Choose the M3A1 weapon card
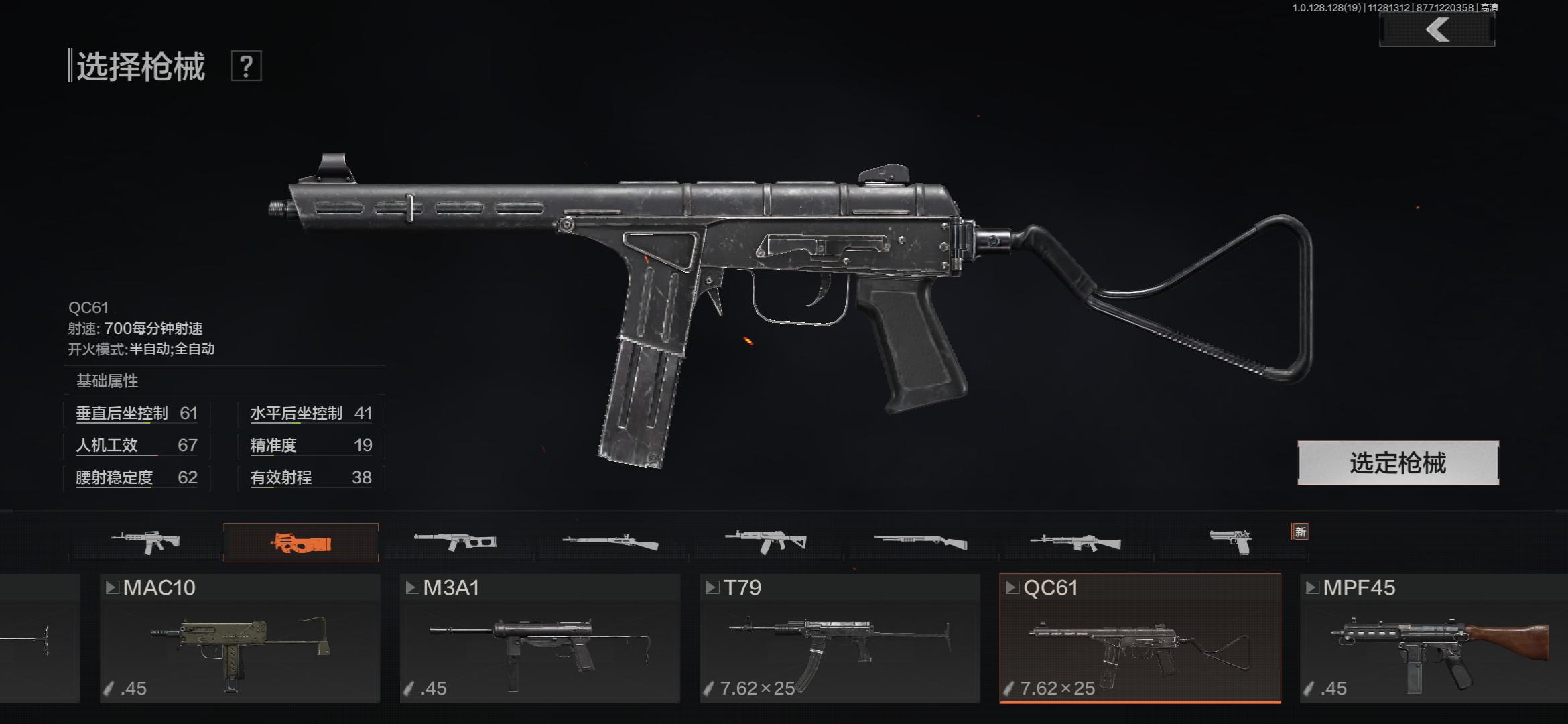Image resolution: width=1568 pixels, height=724 pixels. [539, 638]
